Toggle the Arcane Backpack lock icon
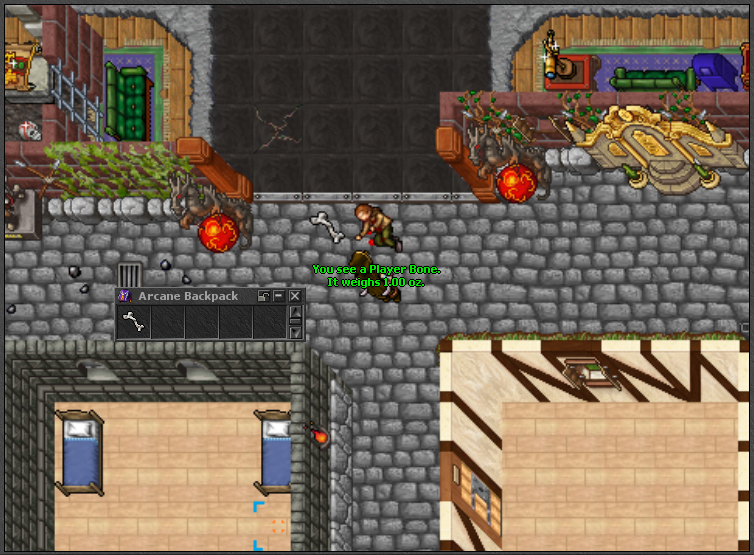The image size is (754, 555). point(264,296)
